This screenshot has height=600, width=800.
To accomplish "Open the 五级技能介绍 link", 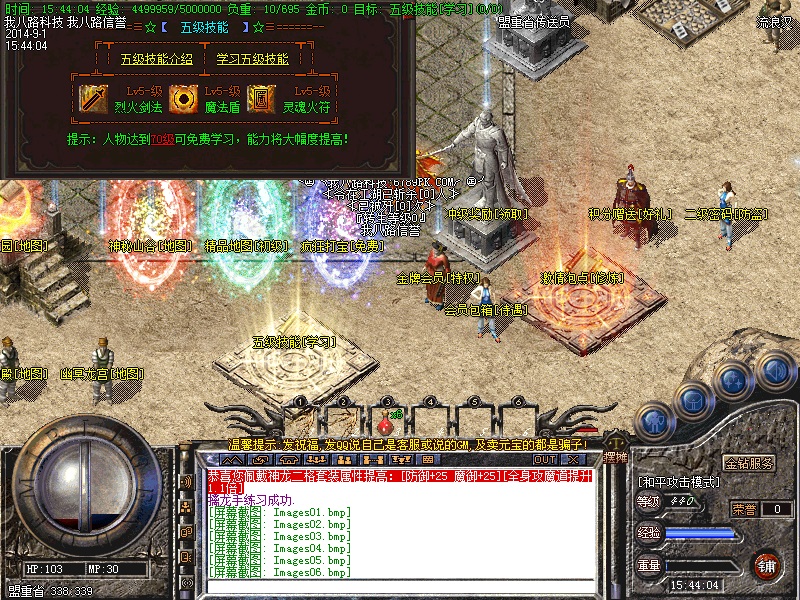I will 157,58.
